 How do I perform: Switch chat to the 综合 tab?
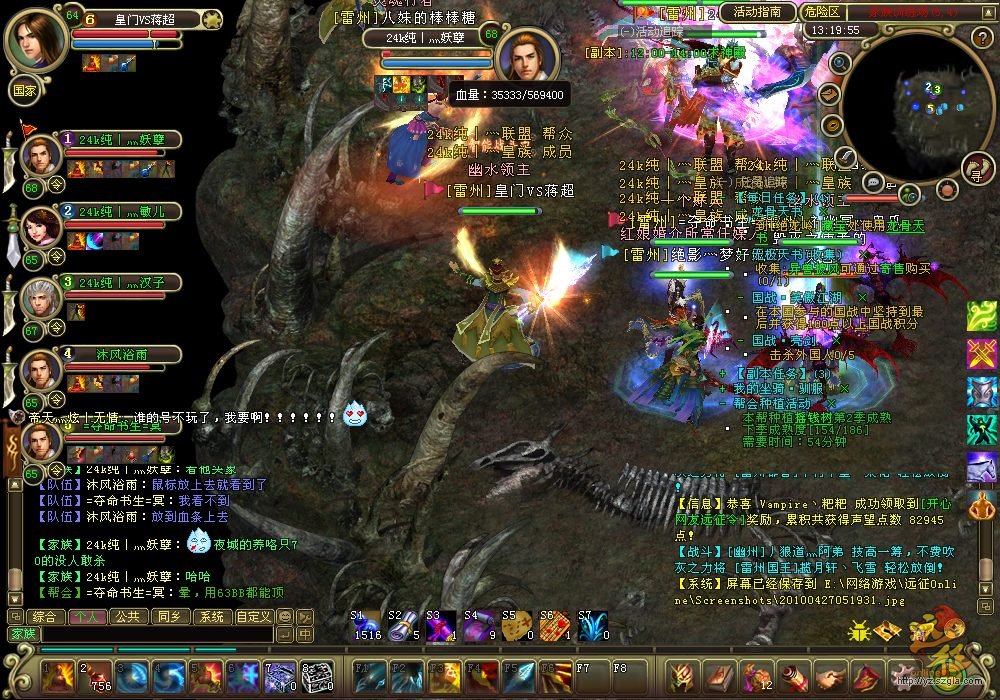click(x=44, y=617)
